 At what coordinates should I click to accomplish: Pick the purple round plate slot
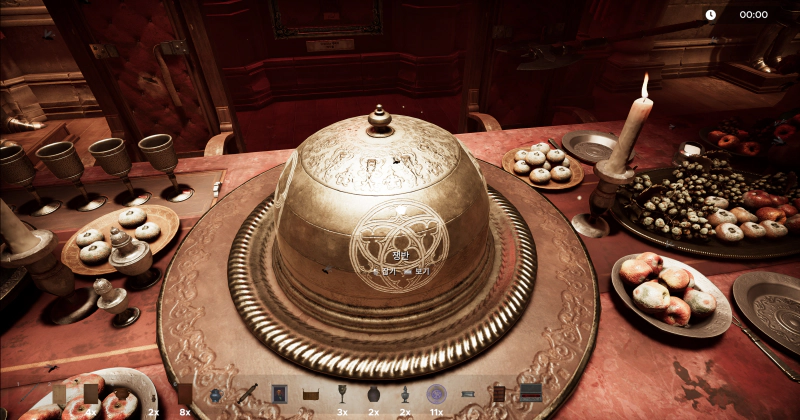(436, 394)
